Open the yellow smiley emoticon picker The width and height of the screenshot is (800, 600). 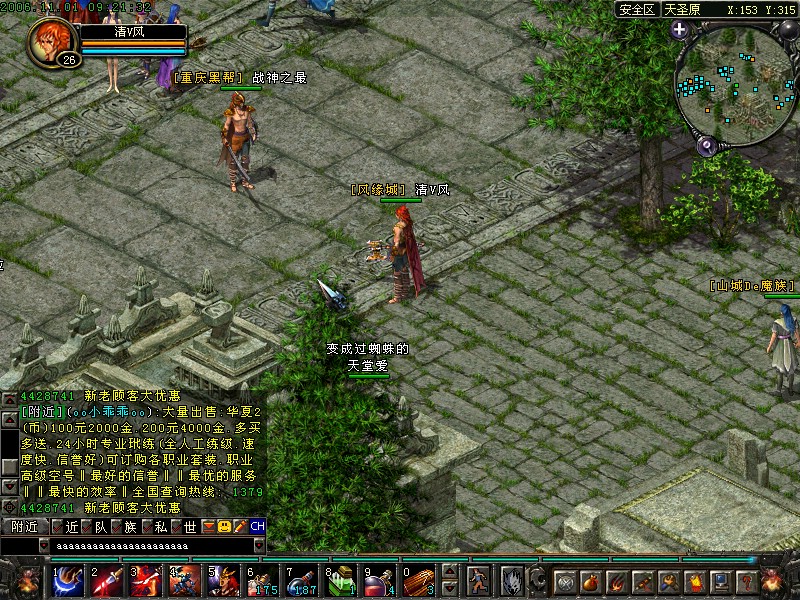point(224,526)
